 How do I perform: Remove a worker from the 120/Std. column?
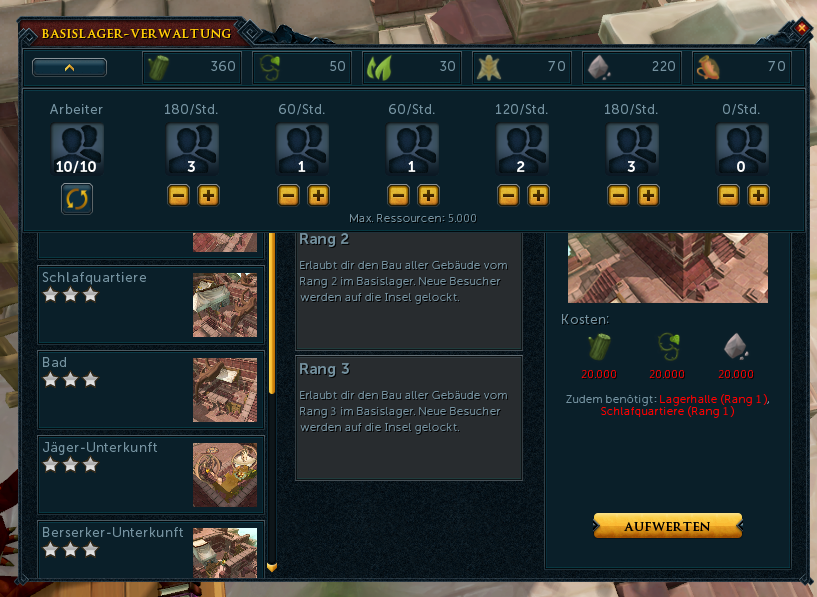(x=508, y=195)
